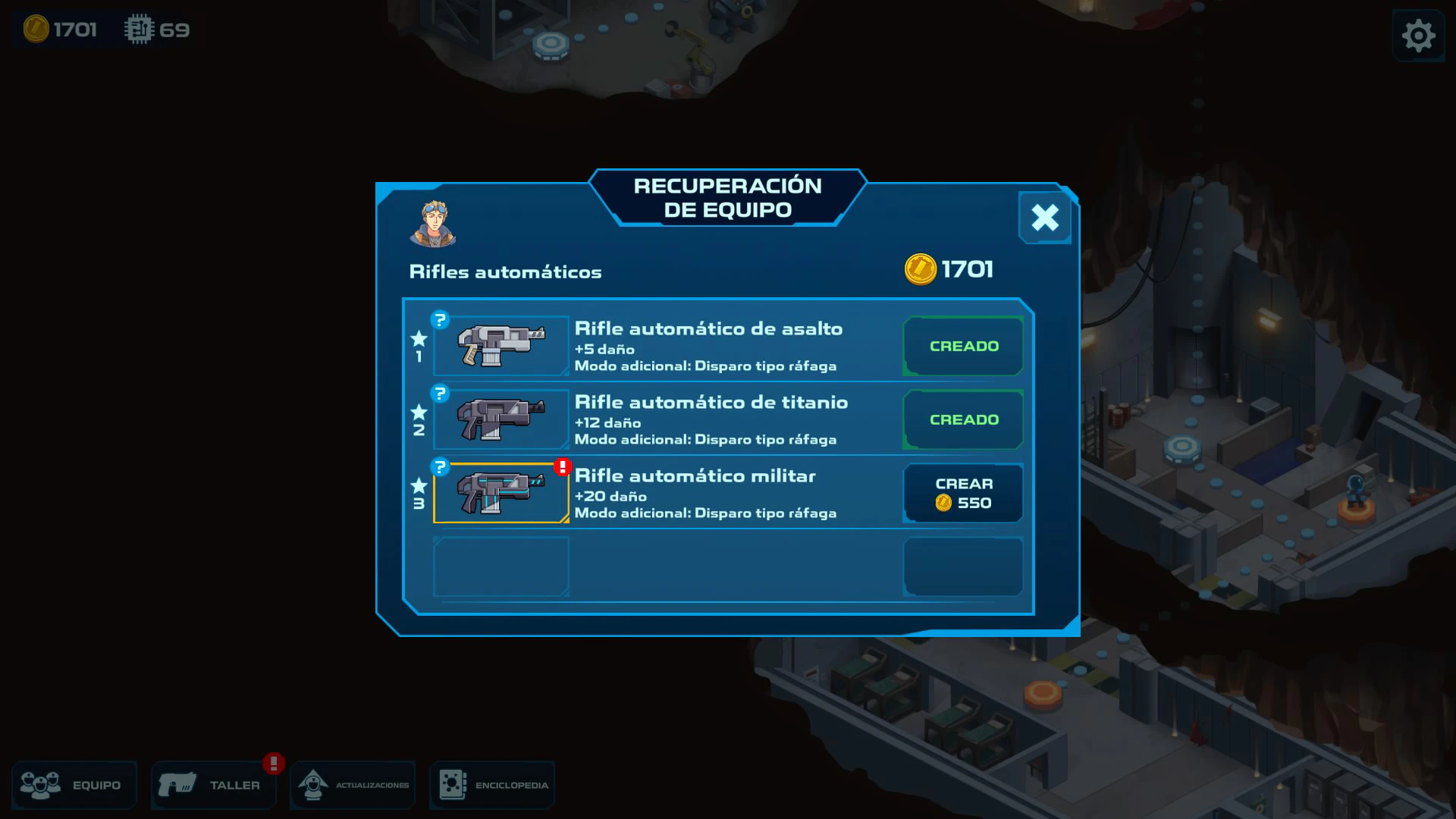Click the Creado button for assault rifle
The image size is (1456, 819).
[x=963, y=346]
